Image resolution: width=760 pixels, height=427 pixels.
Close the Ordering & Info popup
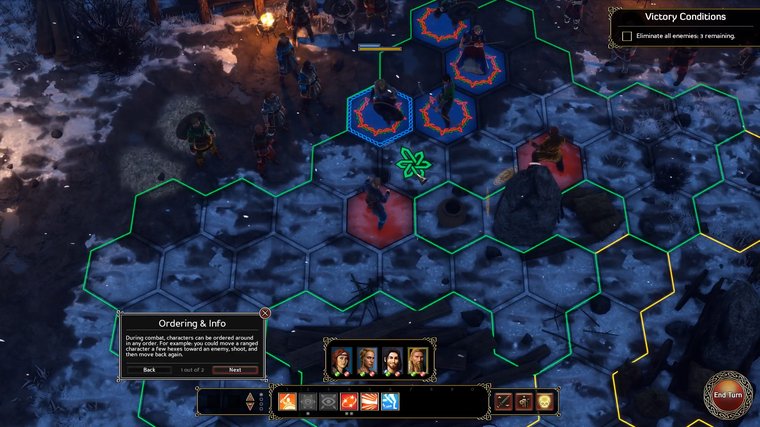pyautogui.click(x=265, y=313)
